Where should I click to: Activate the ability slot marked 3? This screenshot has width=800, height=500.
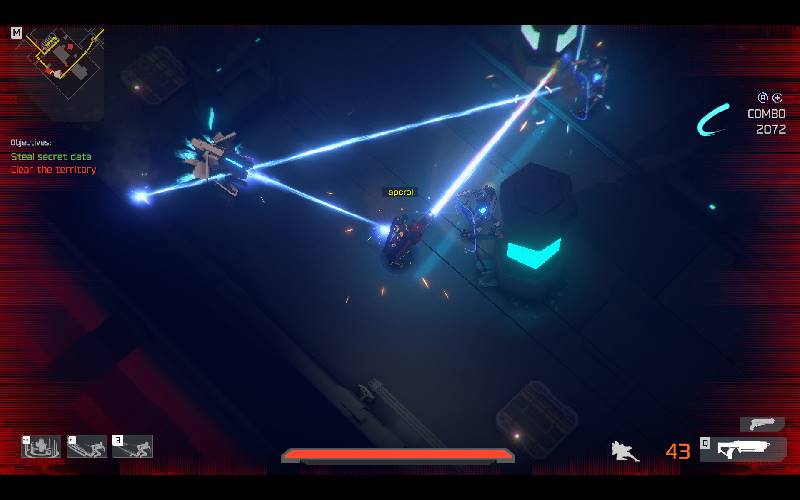pos(133,447)
